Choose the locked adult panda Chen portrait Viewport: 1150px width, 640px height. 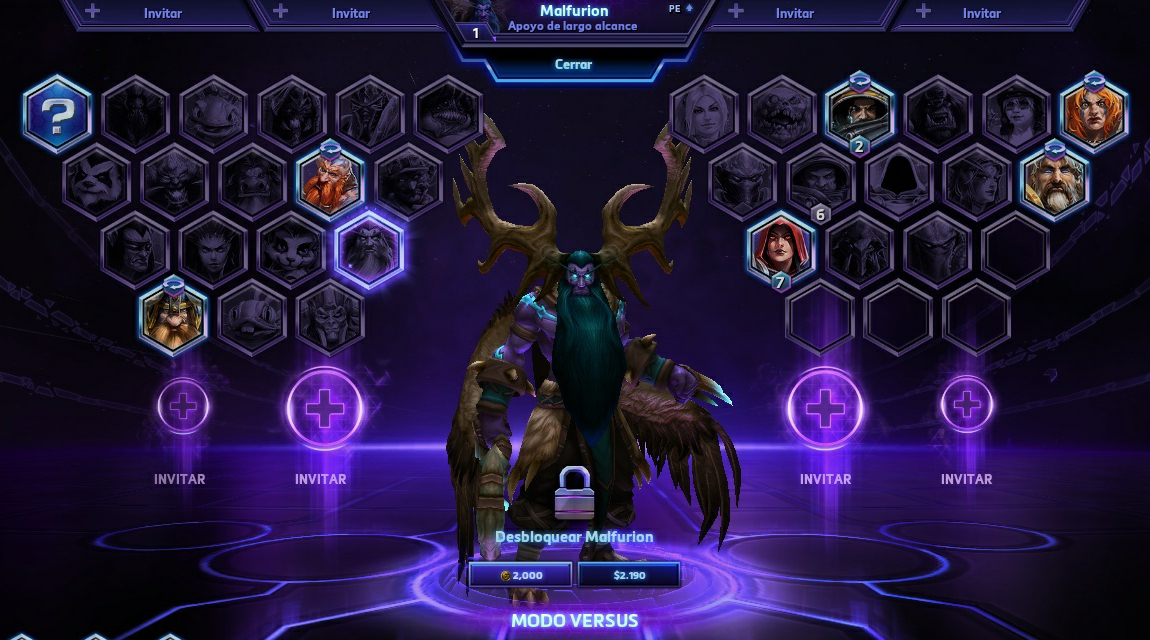97,181
